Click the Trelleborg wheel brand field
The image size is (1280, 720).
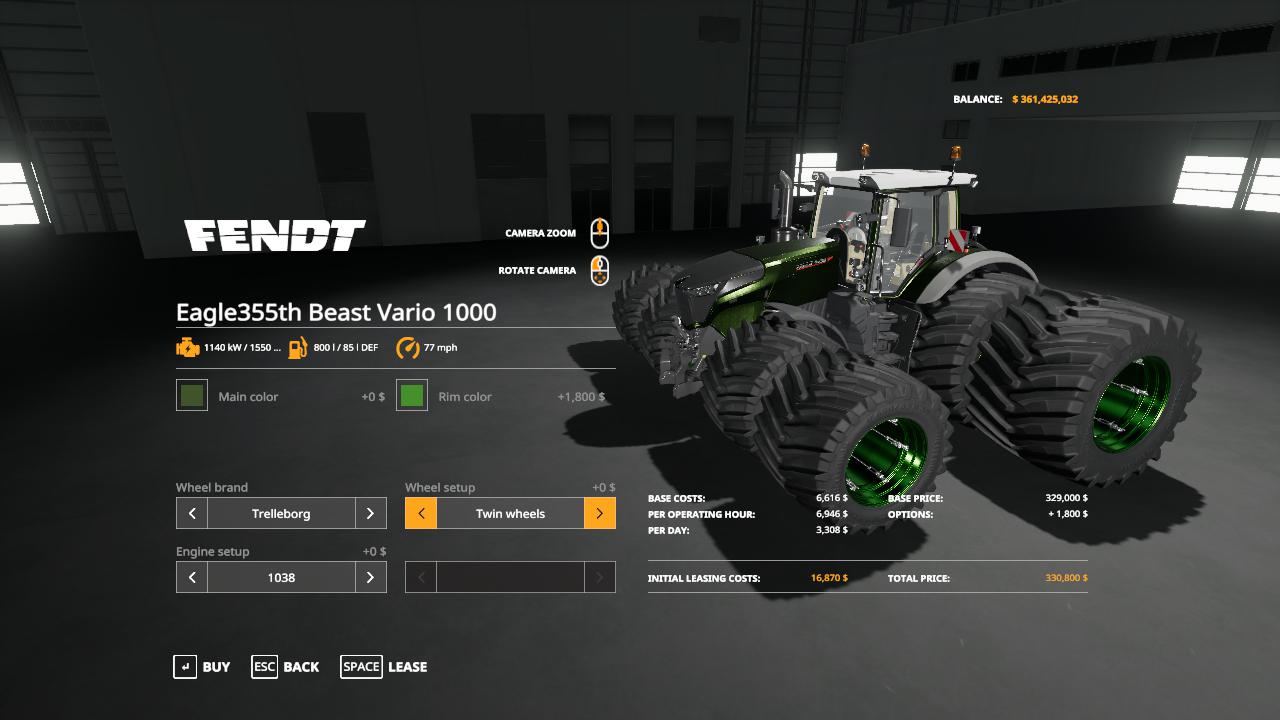[280, 513]
